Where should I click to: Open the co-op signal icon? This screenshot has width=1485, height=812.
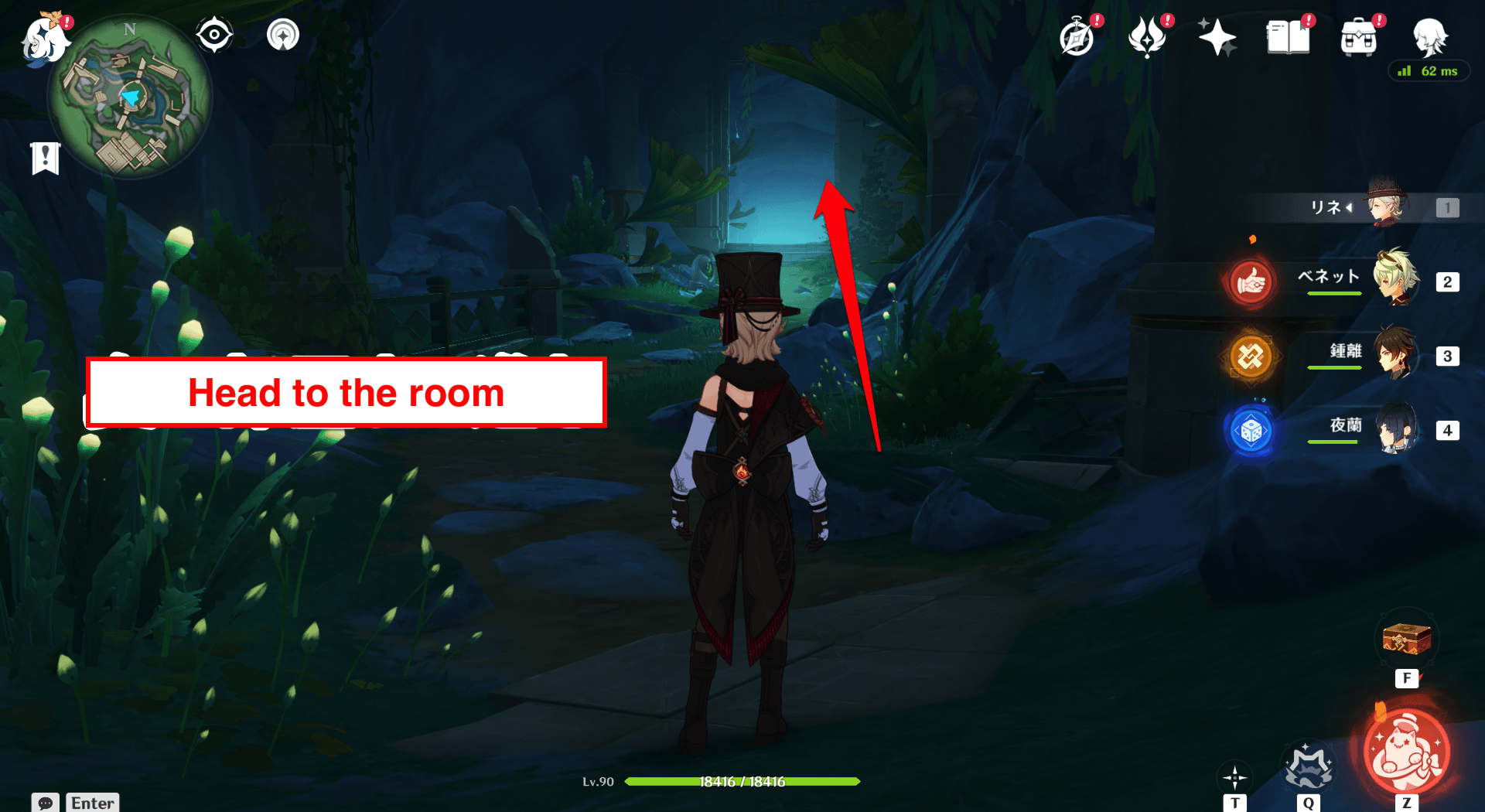tap(283, 35)
